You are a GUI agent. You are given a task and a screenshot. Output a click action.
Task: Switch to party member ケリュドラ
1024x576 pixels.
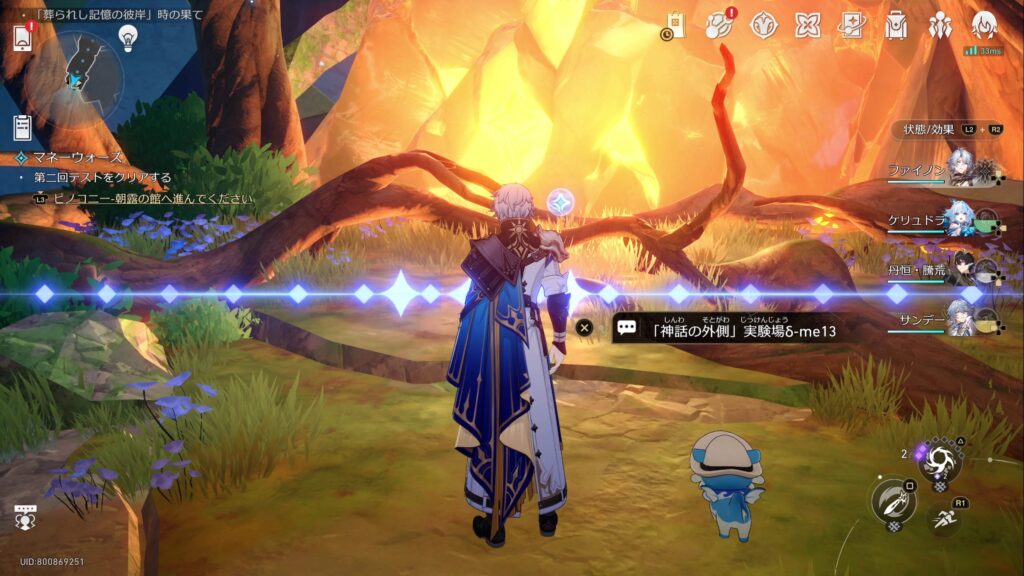(960, 218)
